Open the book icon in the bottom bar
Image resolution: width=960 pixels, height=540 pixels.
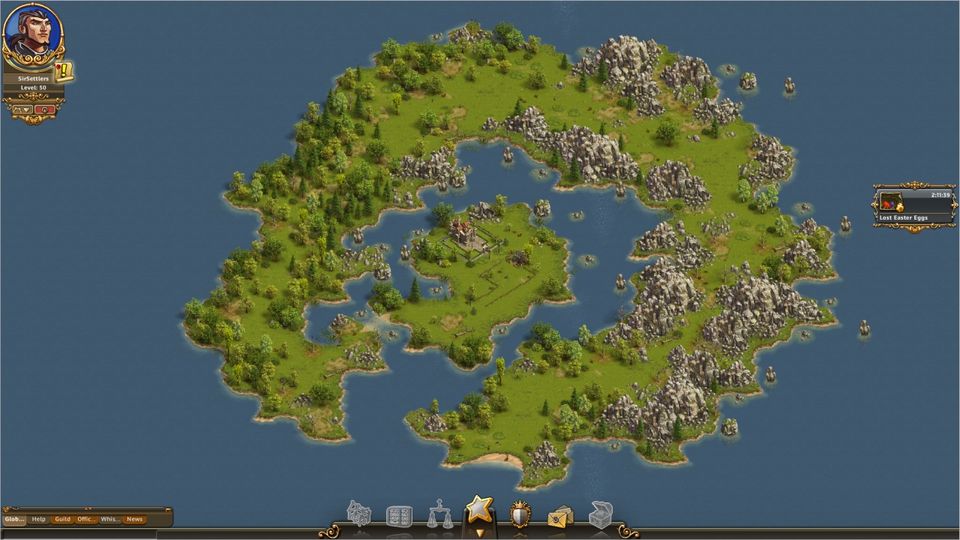click(399, 516)
